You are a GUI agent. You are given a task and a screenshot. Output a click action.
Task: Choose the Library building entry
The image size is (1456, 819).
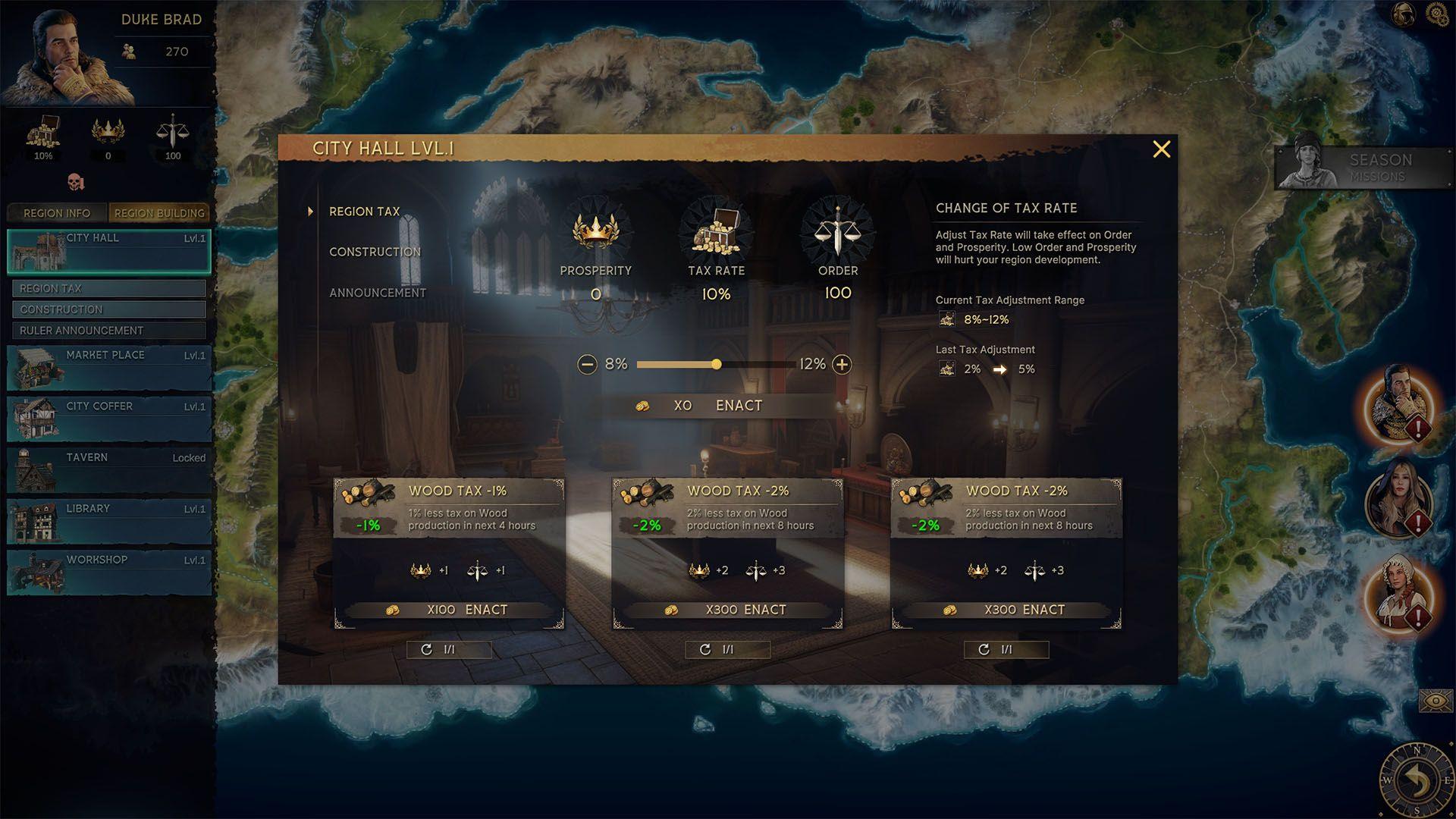pyautogui.click(x=109, y=521)
